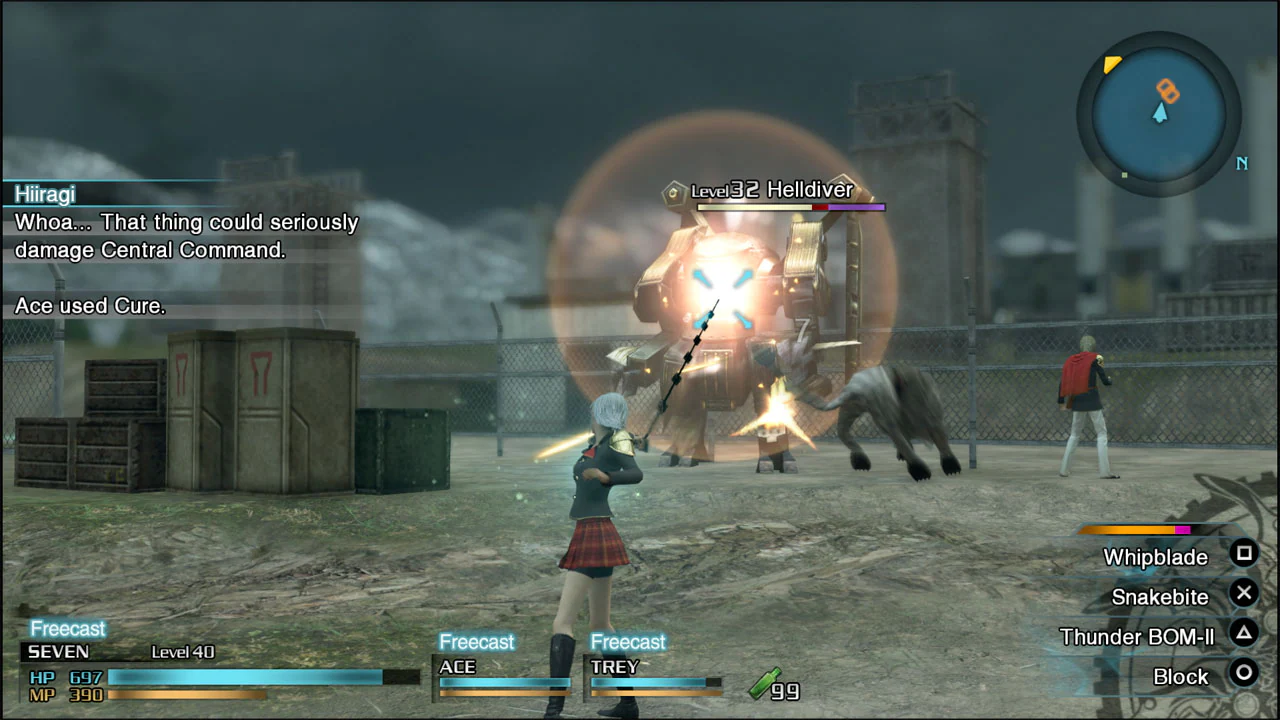Use the Block circle button icon
This screenshot has width=1280, height=720.
pos(1243,676)
